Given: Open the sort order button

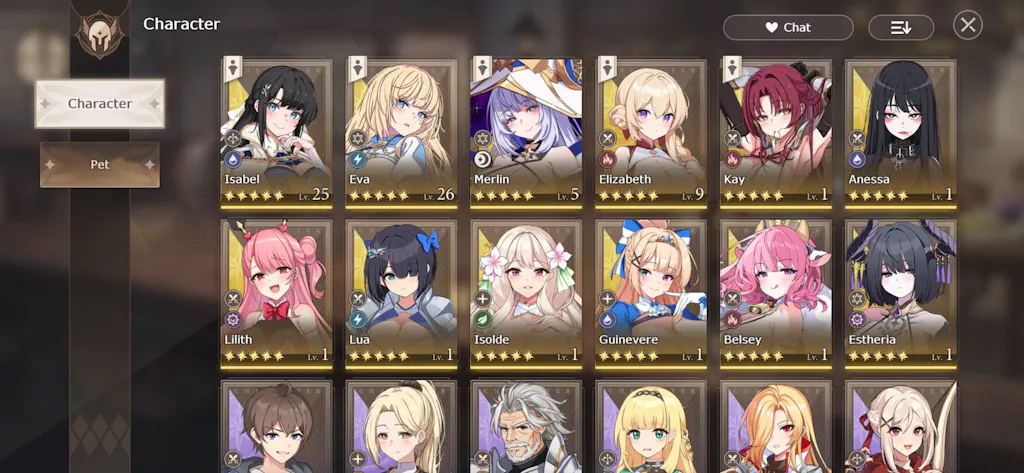Looking at the screenshot, I should coord(901,28).
